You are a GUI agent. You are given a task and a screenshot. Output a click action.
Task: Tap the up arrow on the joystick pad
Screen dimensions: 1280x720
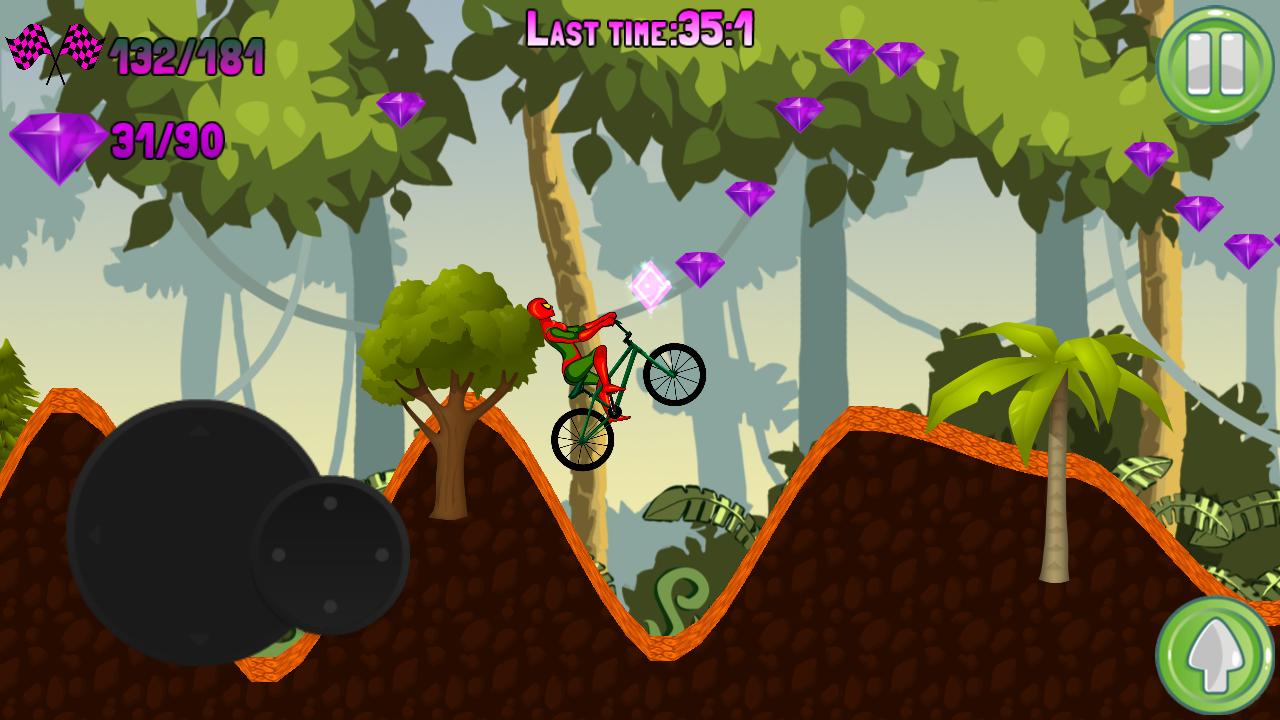pos(197,431)
